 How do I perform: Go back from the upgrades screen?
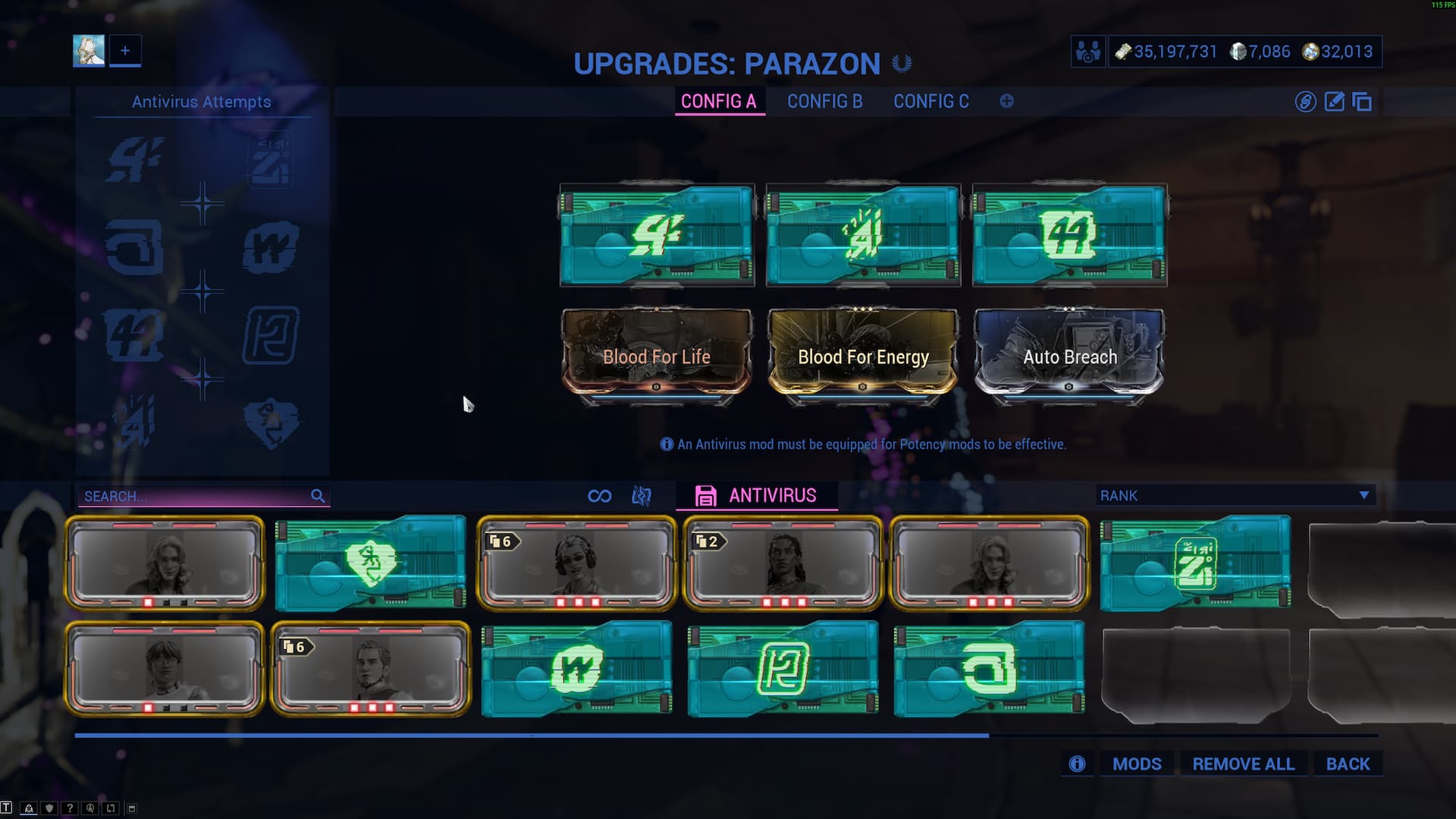tap(1348, 764)
